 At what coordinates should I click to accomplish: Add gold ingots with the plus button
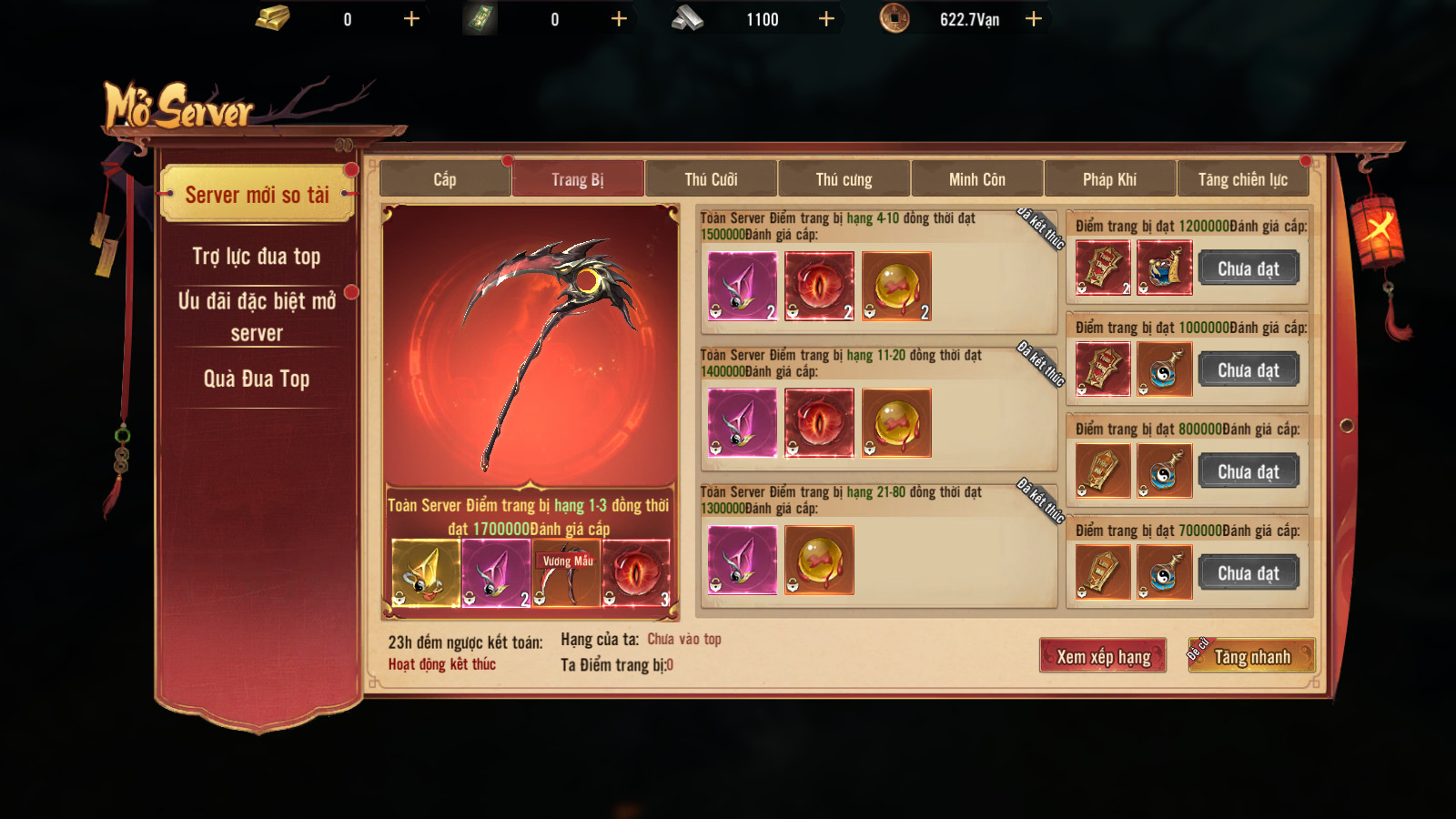tap(411, 19)
